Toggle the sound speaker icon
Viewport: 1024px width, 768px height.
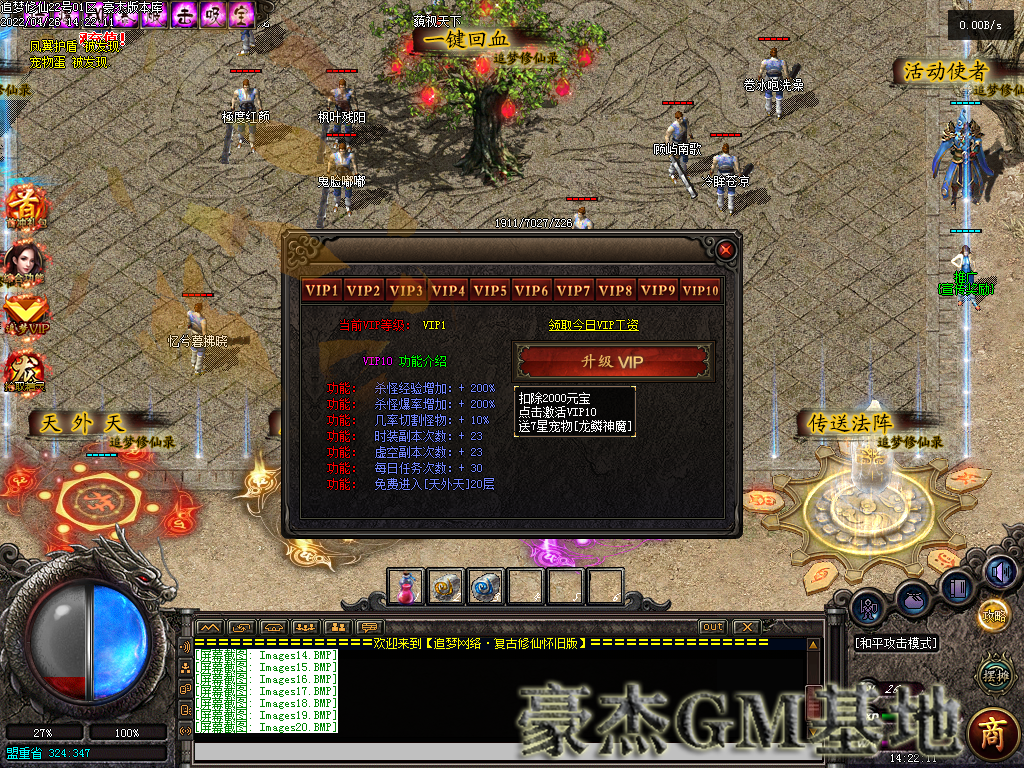pos(1000,571)
